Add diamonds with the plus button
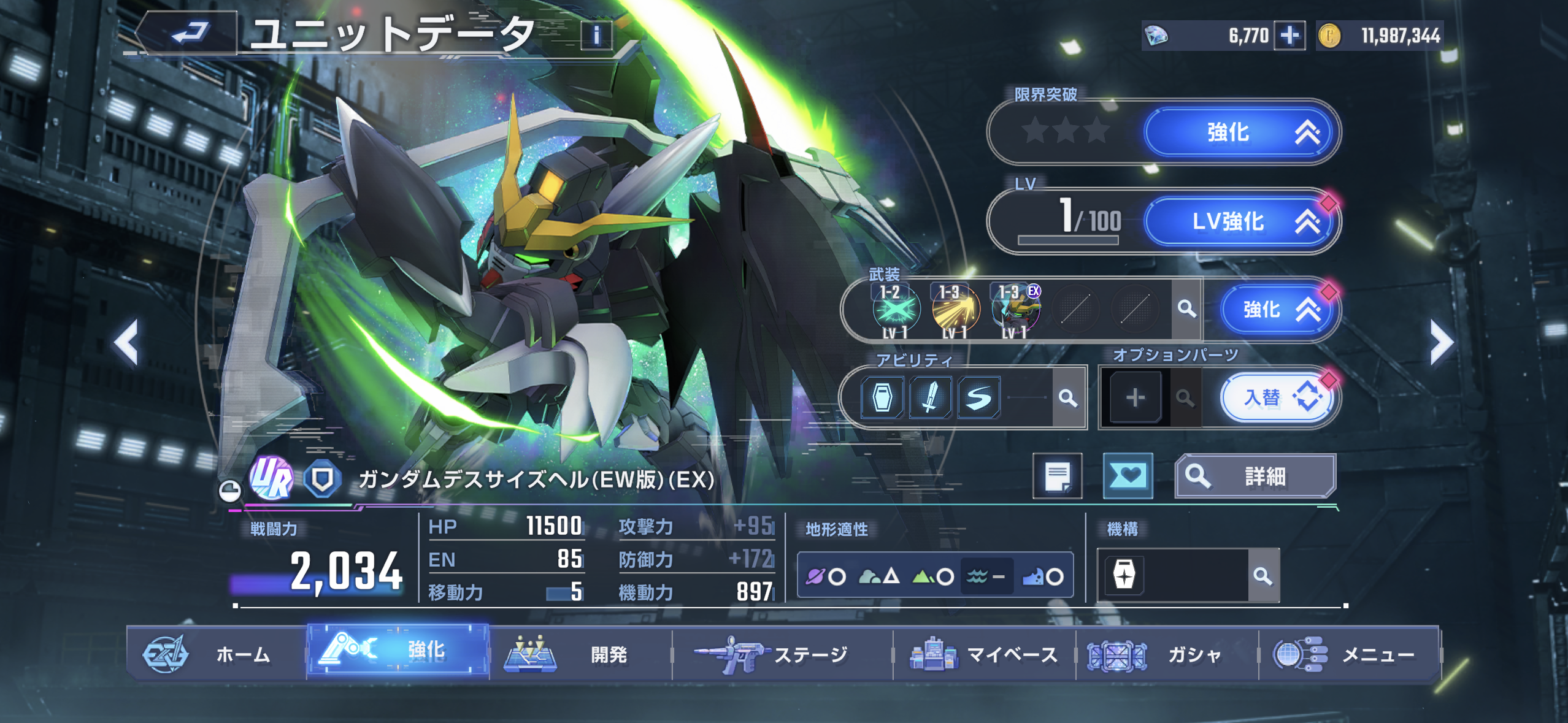1568x723 pixels. [1289, 36]
